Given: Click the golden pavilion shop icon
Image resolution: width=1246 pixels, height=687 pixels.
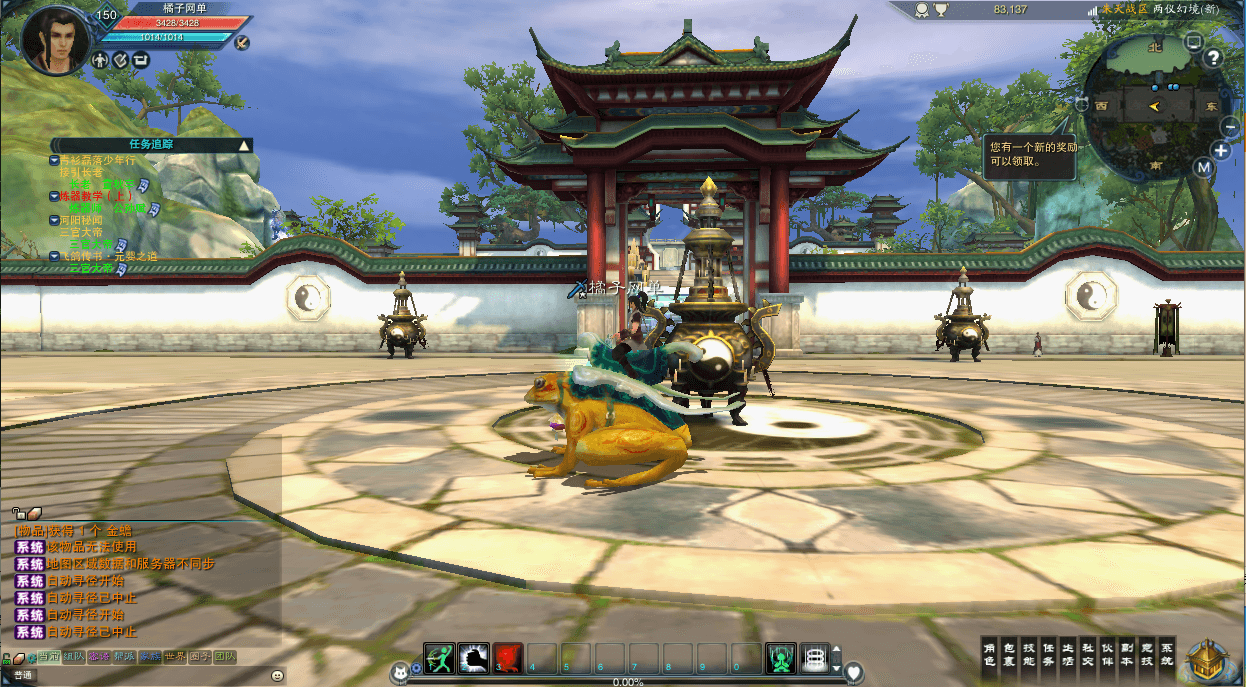Looking at the screenshot, I should (1209, 660).
